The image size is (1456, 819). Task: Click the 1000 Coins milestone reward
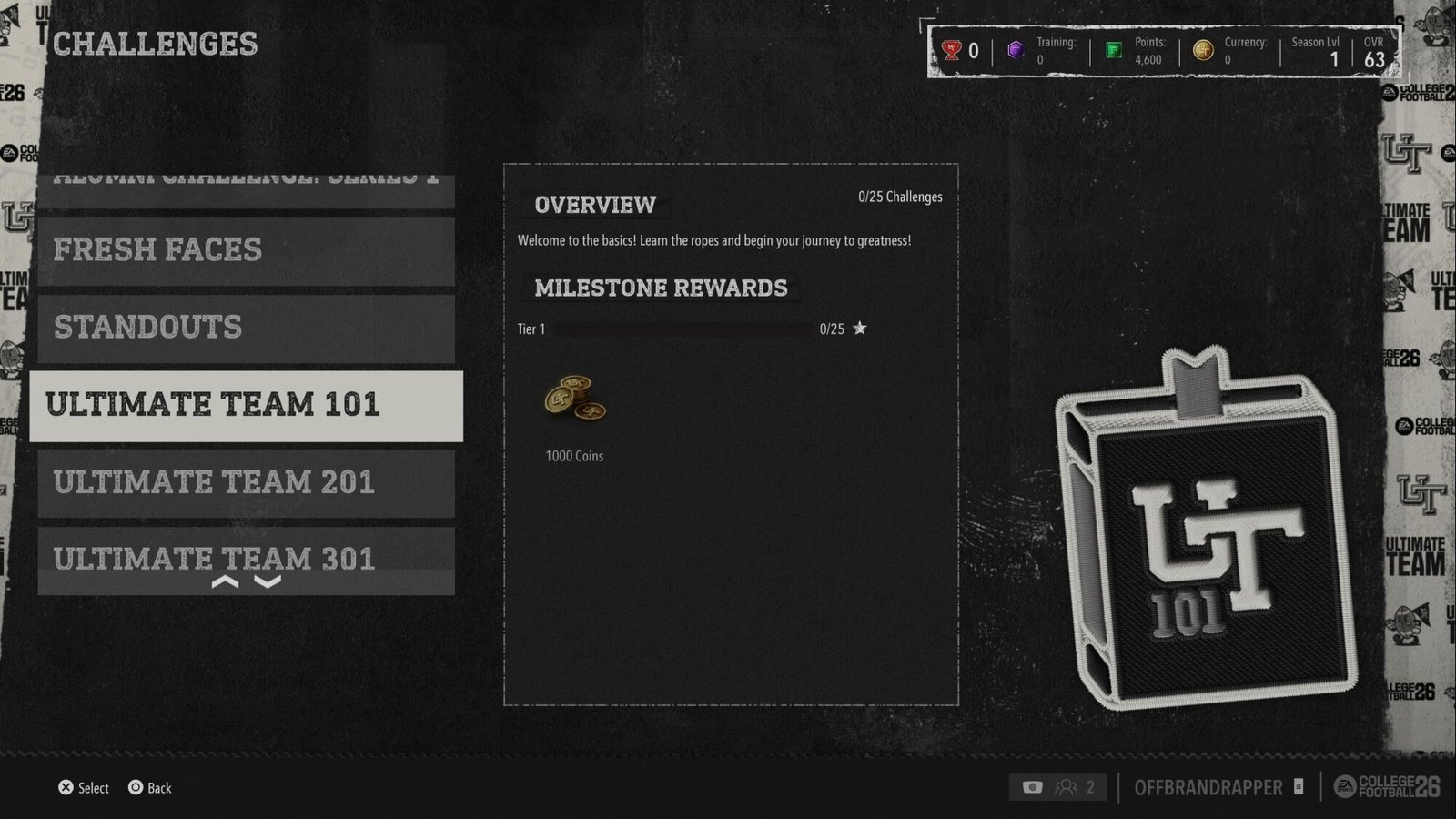pos(574,400)
